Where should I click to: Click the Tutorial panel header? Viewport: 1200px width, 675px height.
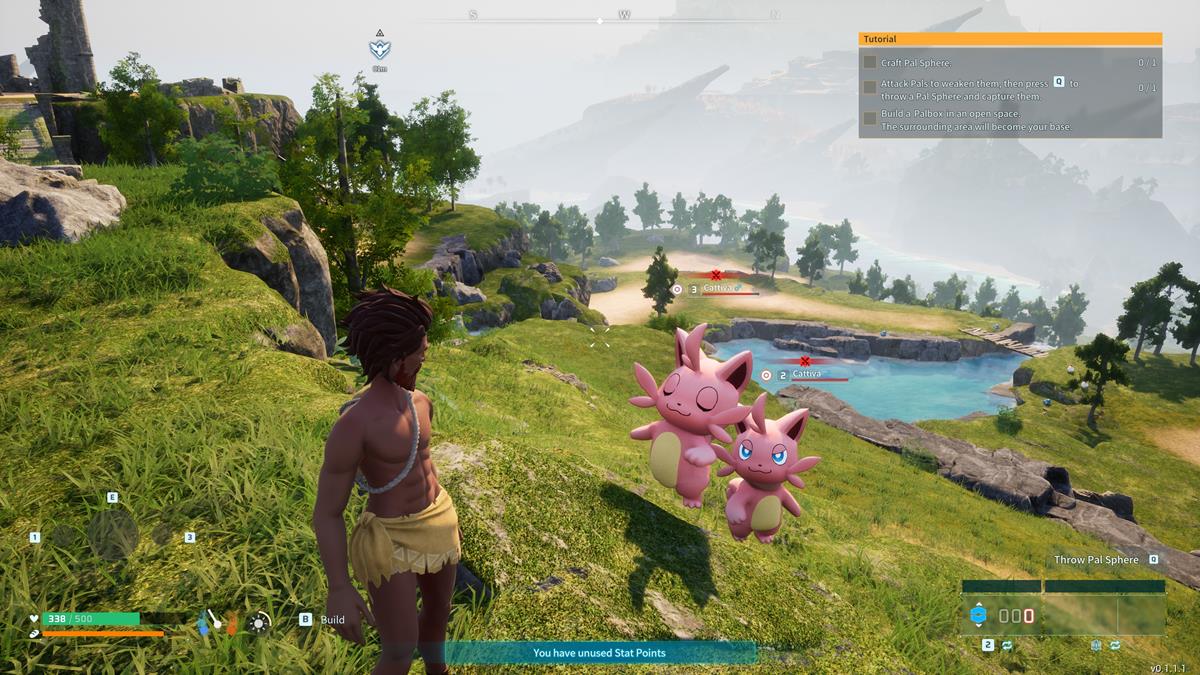pyautogui.click(x=1010, y=39)
